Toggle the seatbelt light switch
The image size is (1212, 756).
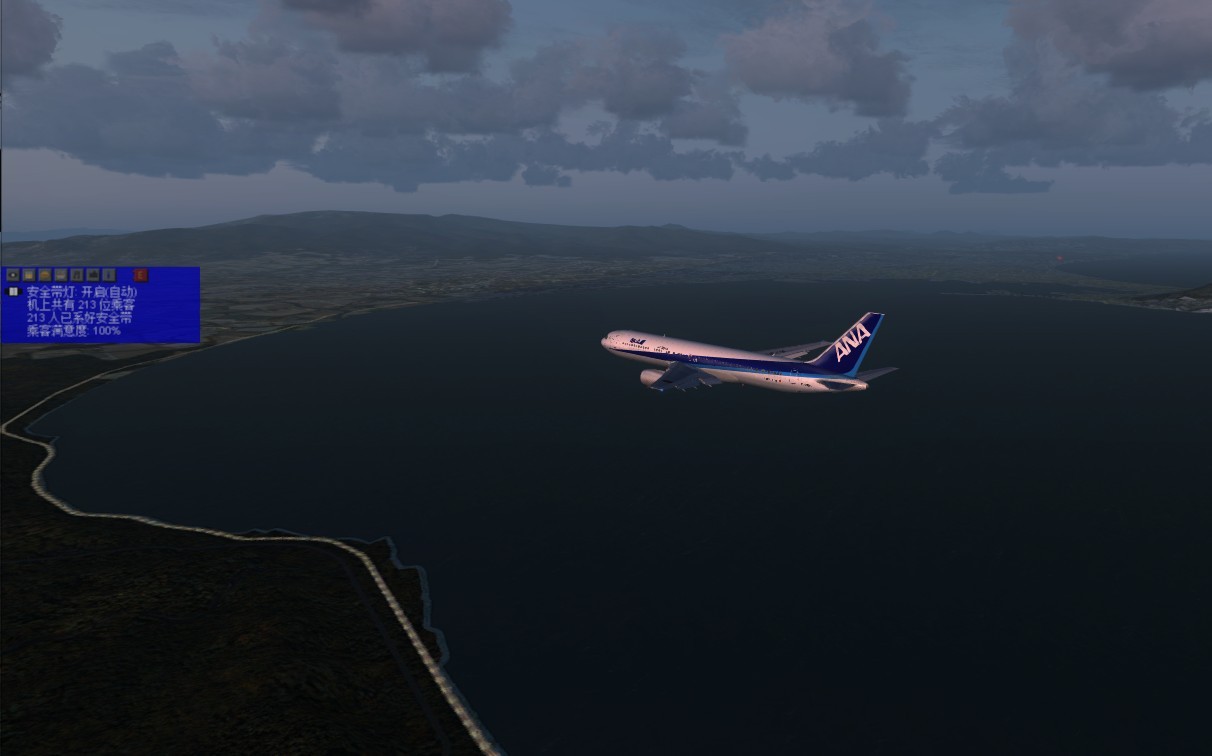point(13,291)
